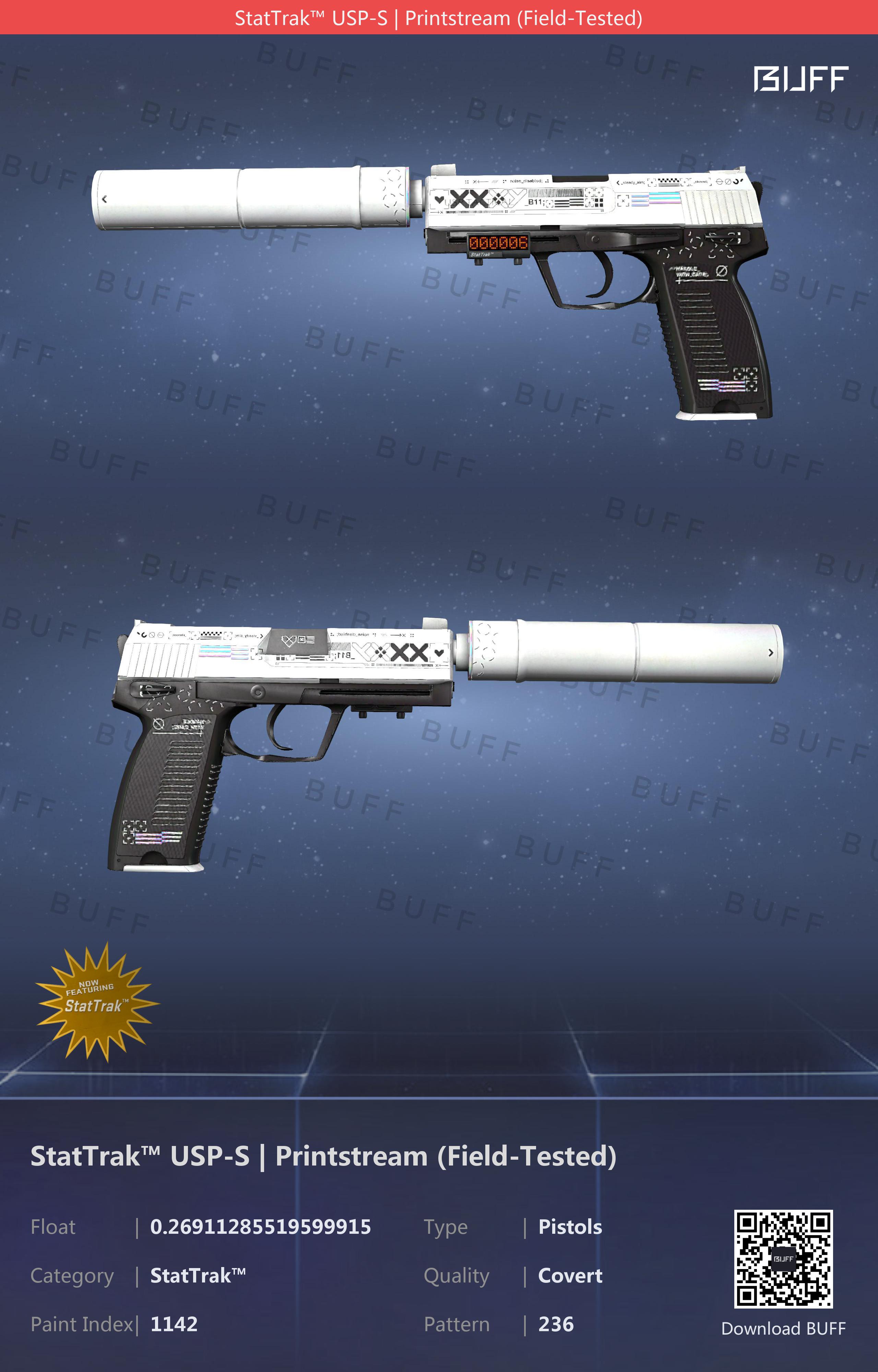
Task: Click the BUFF logo in the corner
Action: [x=800, y=79]
